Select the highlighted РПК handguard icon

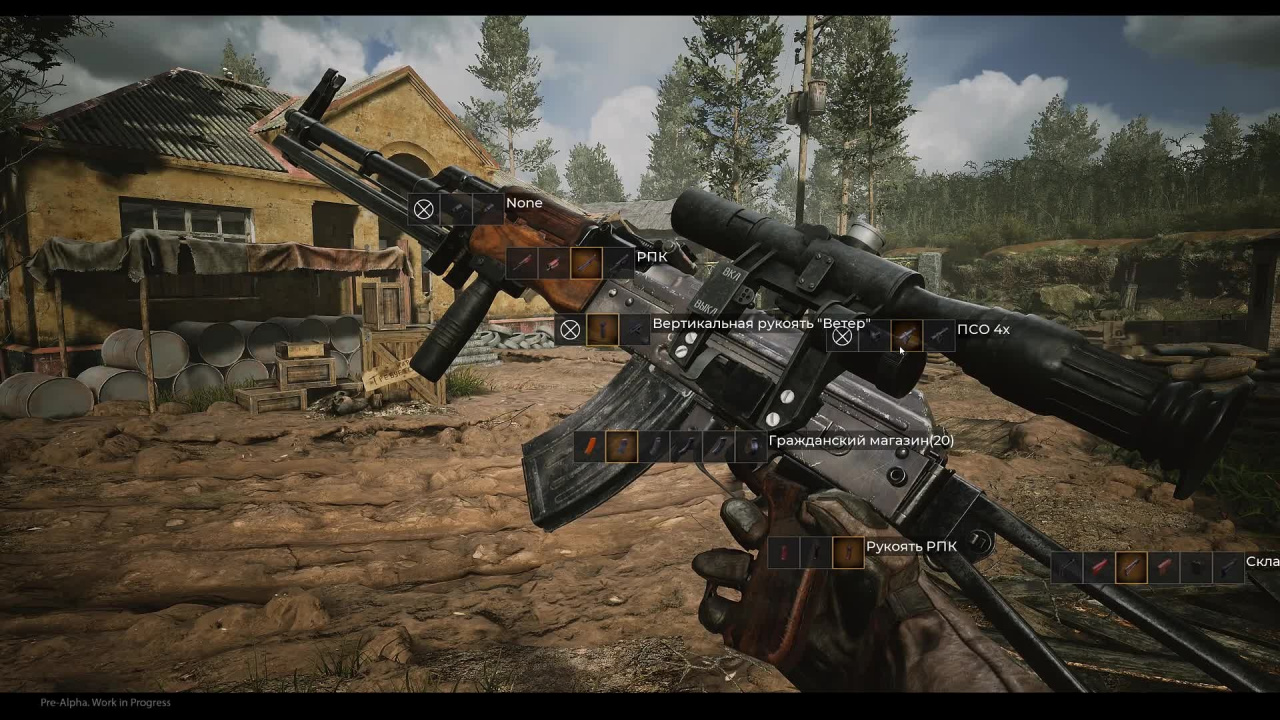(x=587, y=263)
